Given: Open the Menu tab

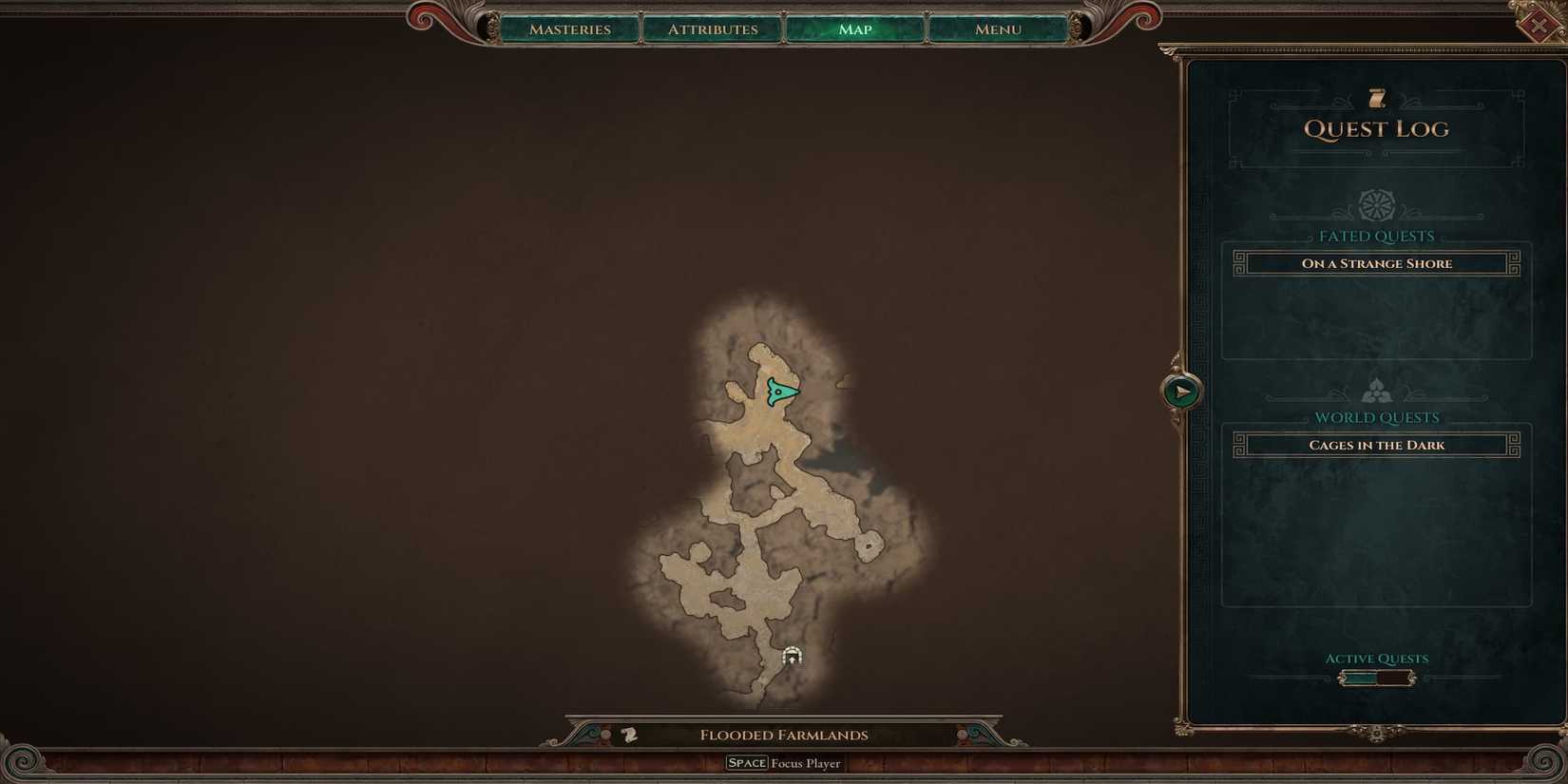Looking at the screenshot, I should [x=996, y=29].
